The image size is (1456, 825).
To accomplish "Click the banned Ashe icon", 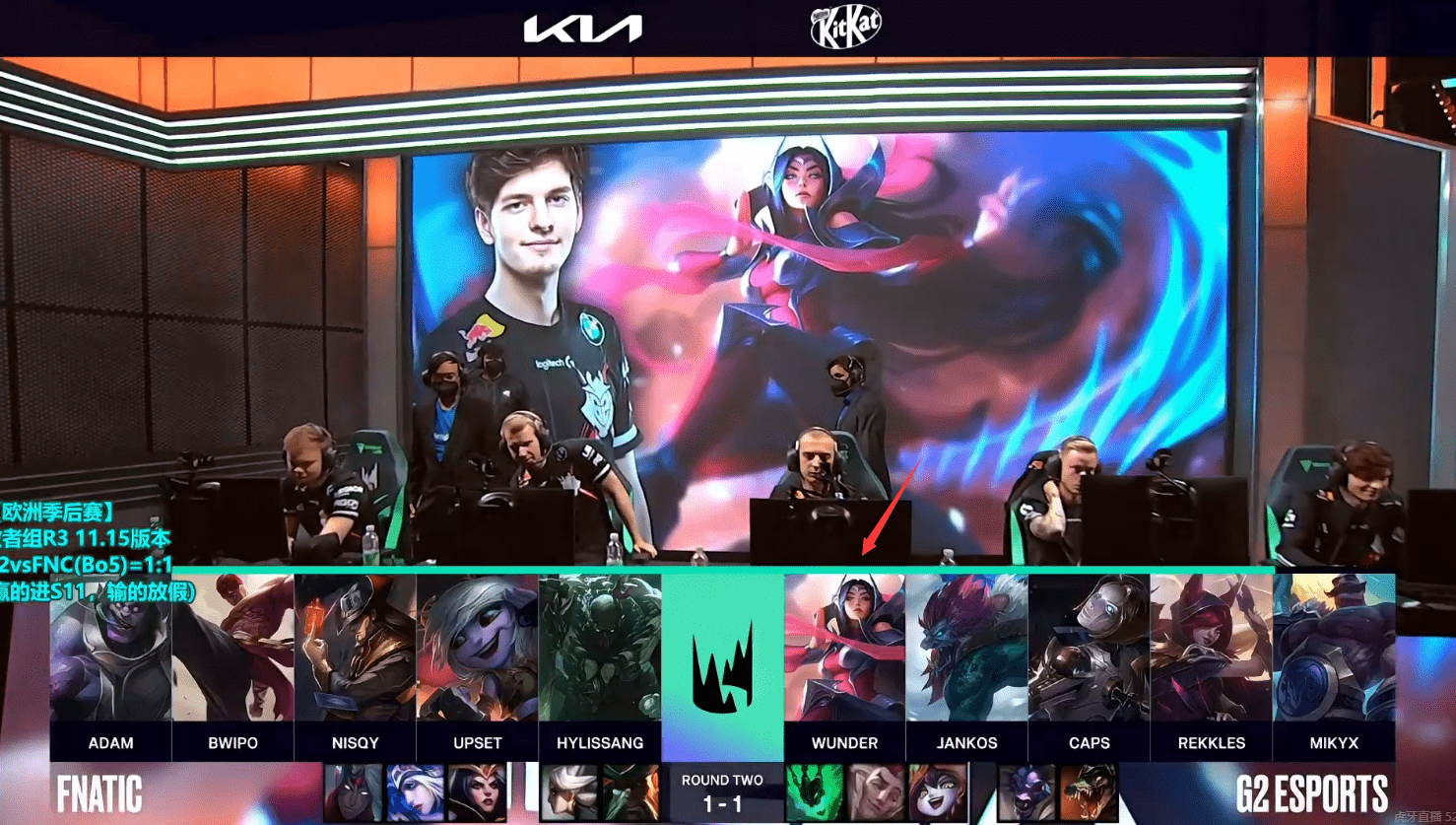I will click(x=415, y=792).
